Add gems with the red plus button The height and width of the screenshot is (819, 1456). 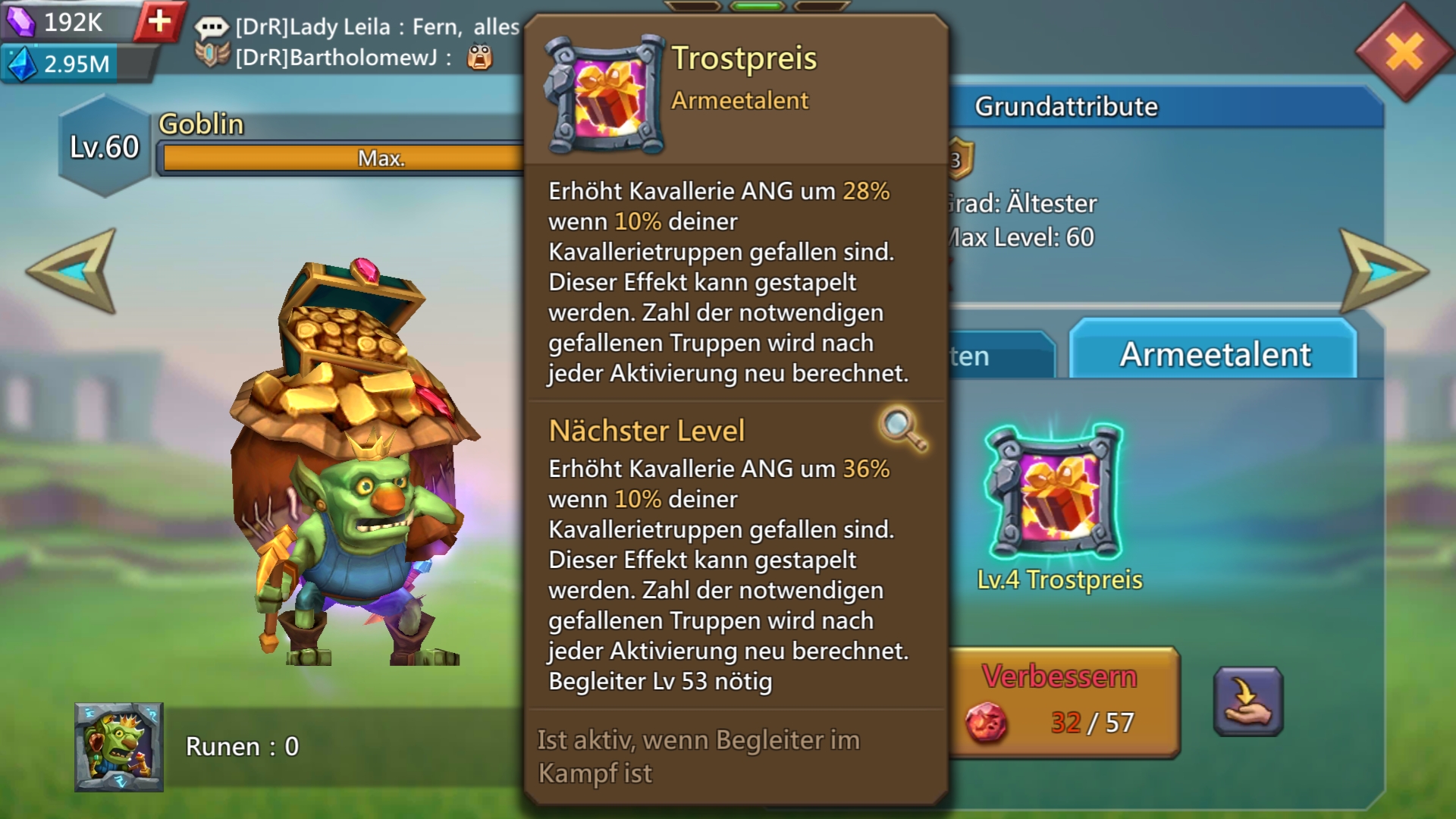point(159,21)
